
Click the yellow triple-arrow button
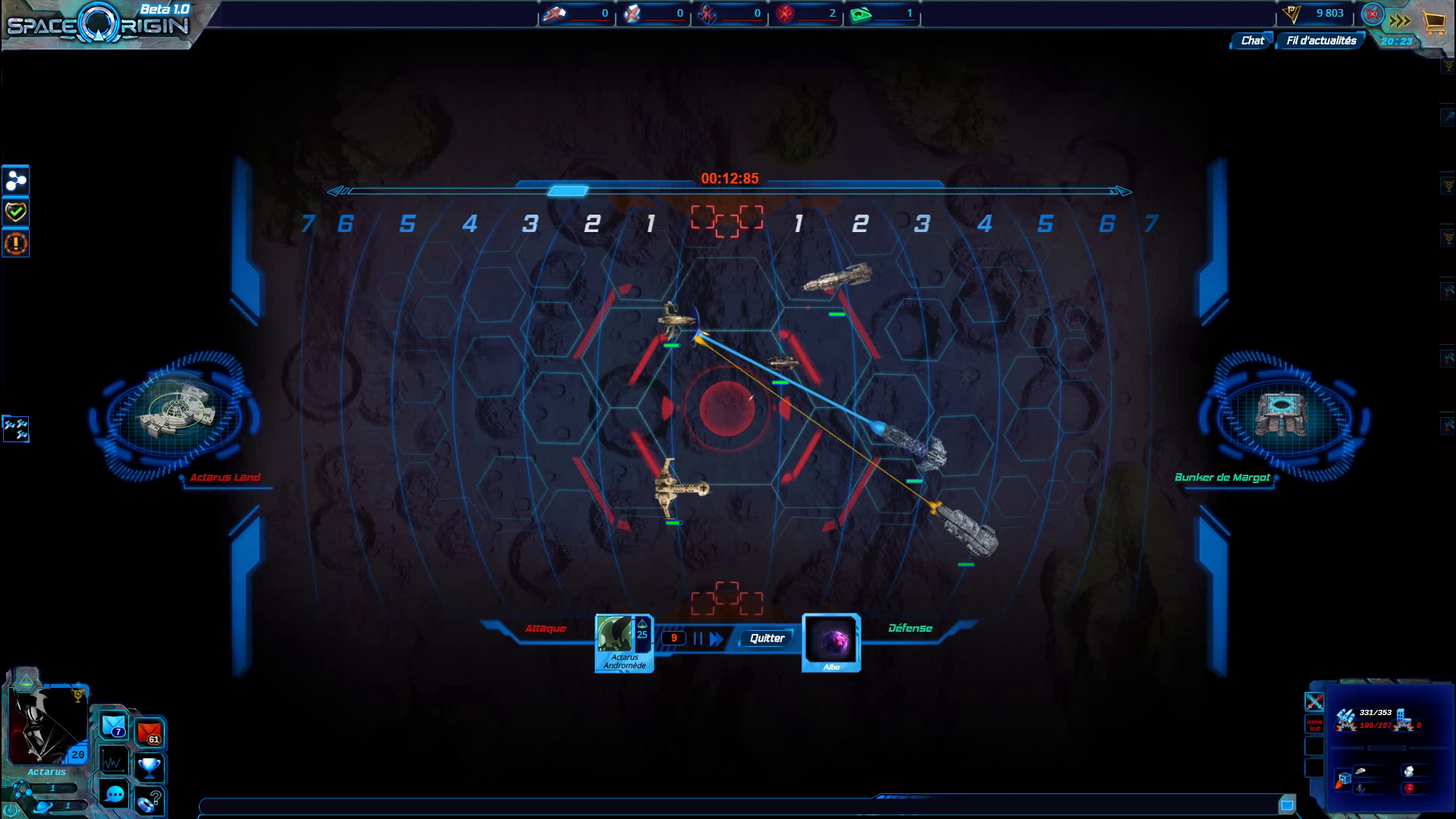[1400, 21]
